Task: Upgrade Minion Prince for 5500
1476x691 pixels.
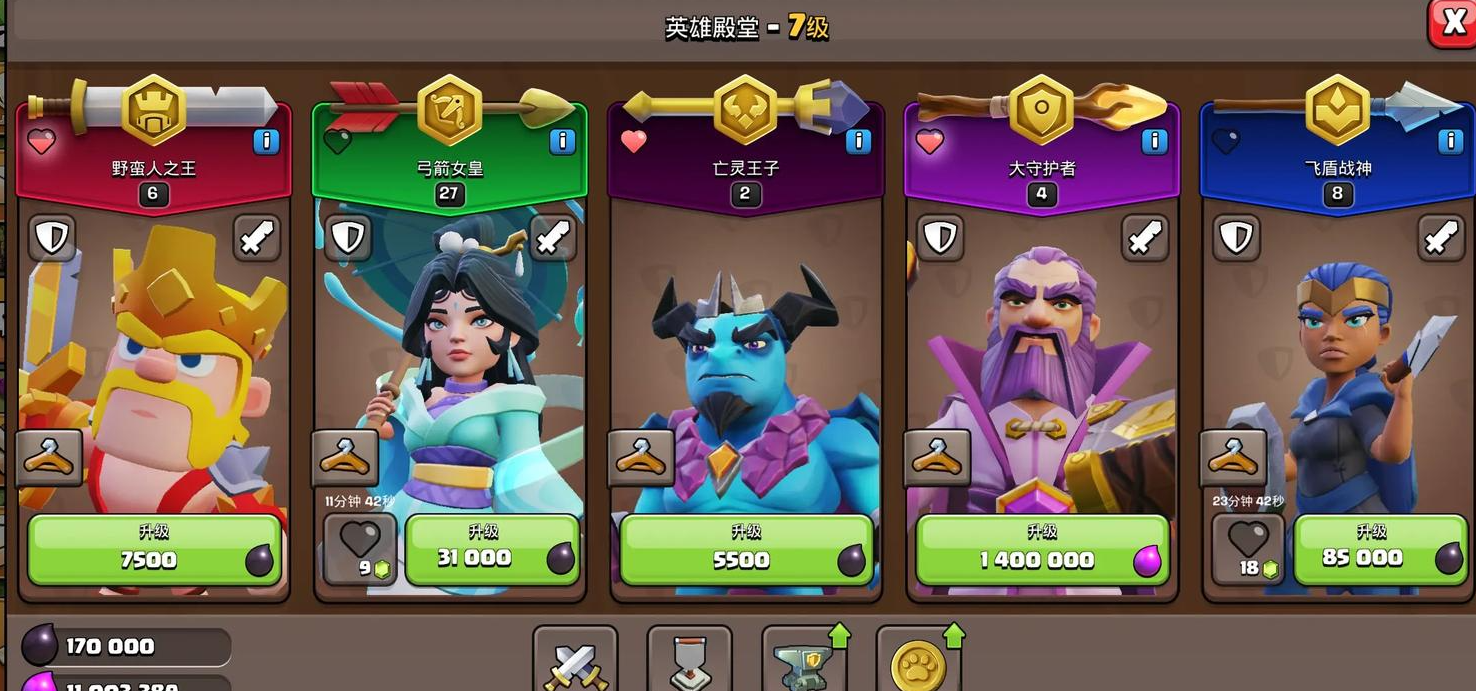Action: 745,549
